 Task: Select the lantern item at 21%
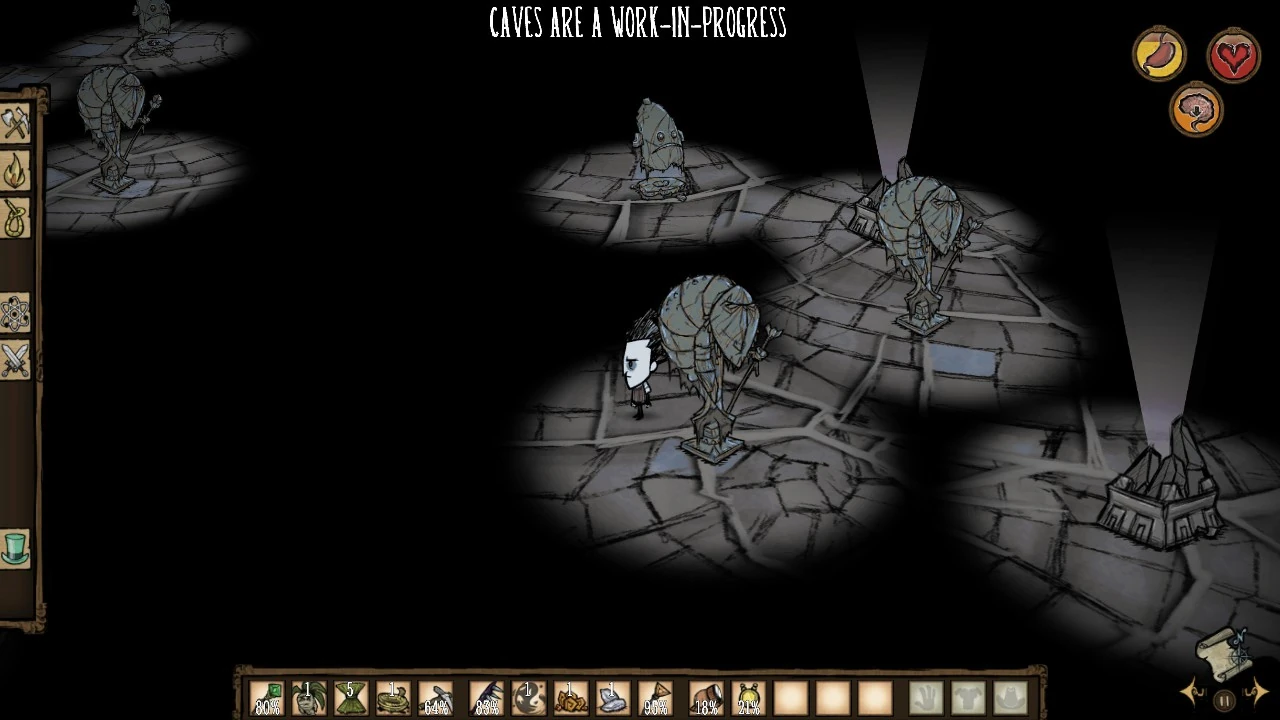coord(748,698)
